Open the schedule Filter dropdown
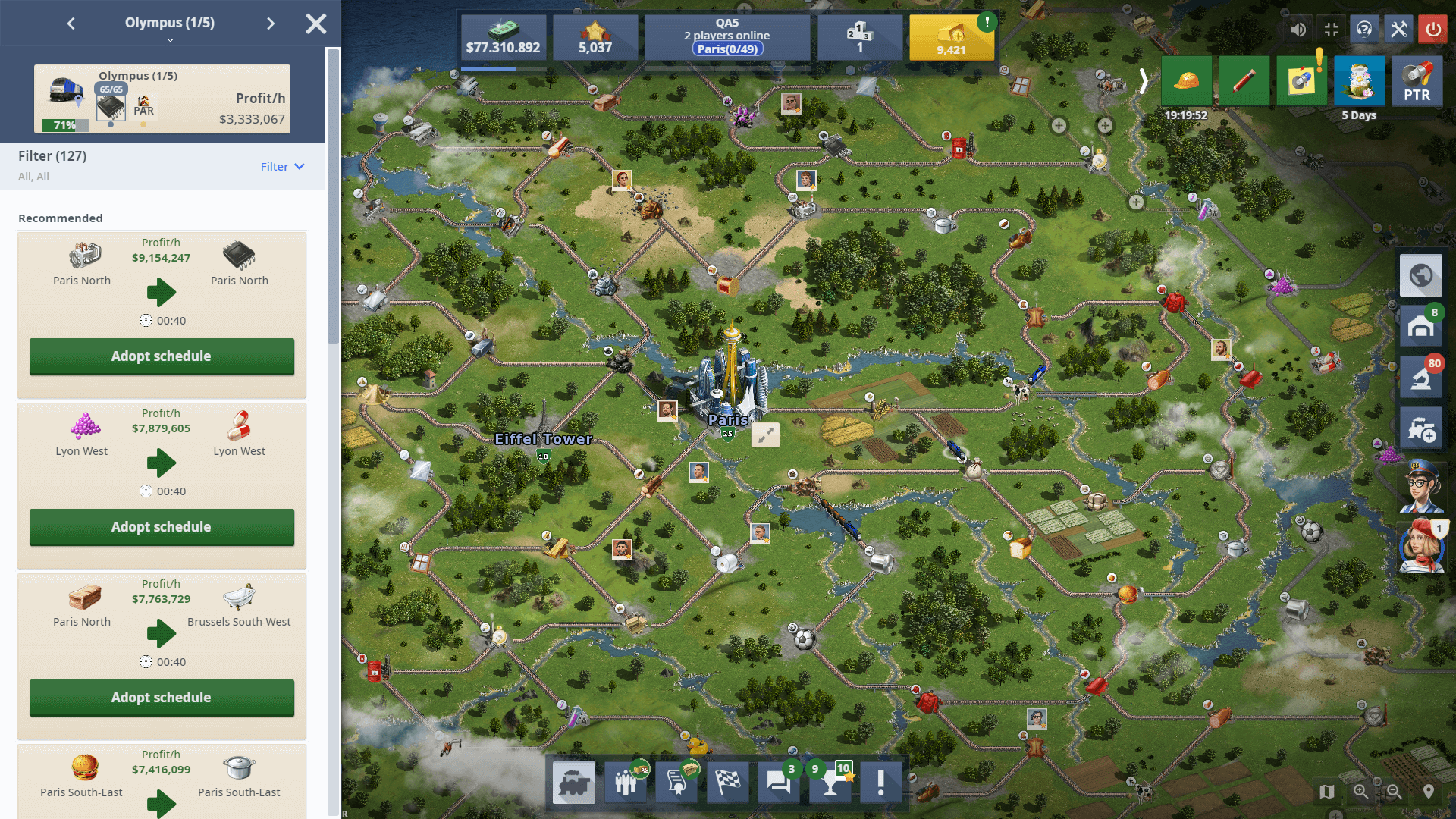 [282, 167]
